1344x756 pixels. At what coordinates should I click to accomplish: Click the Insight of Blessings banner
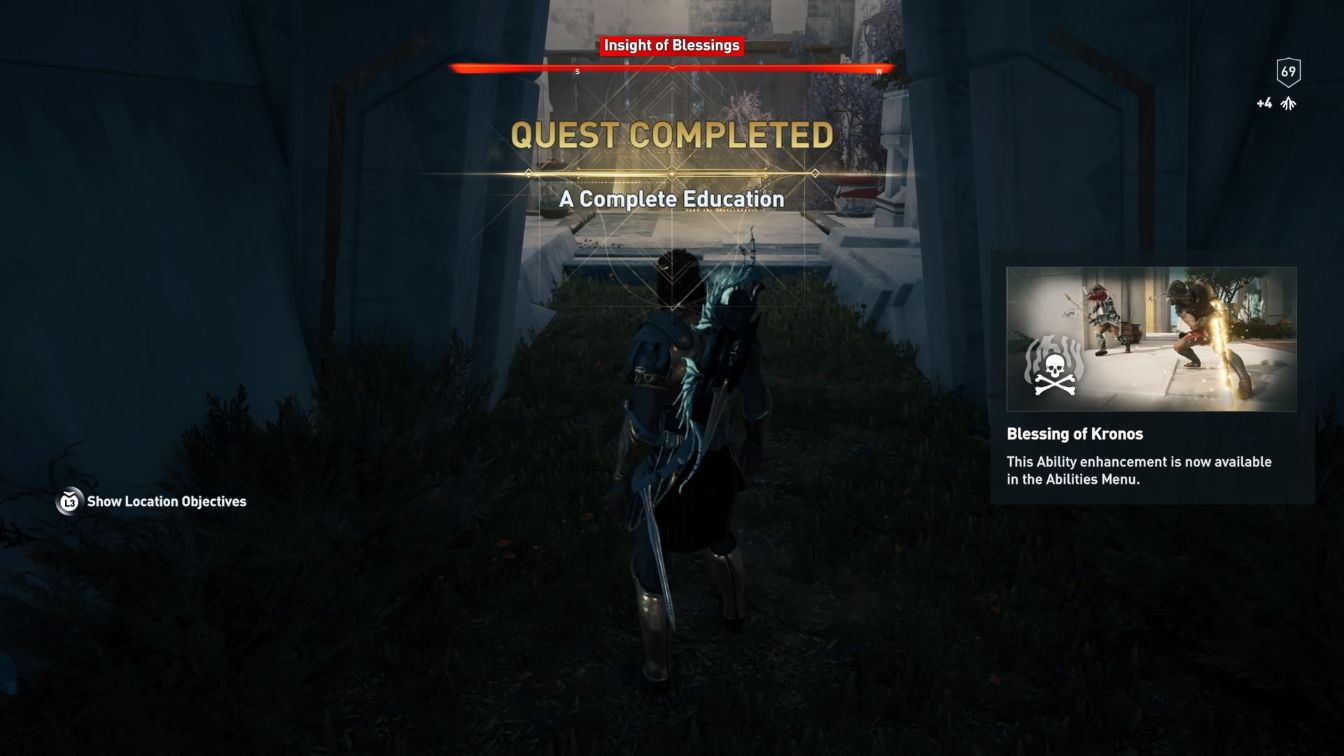[670, 44]
